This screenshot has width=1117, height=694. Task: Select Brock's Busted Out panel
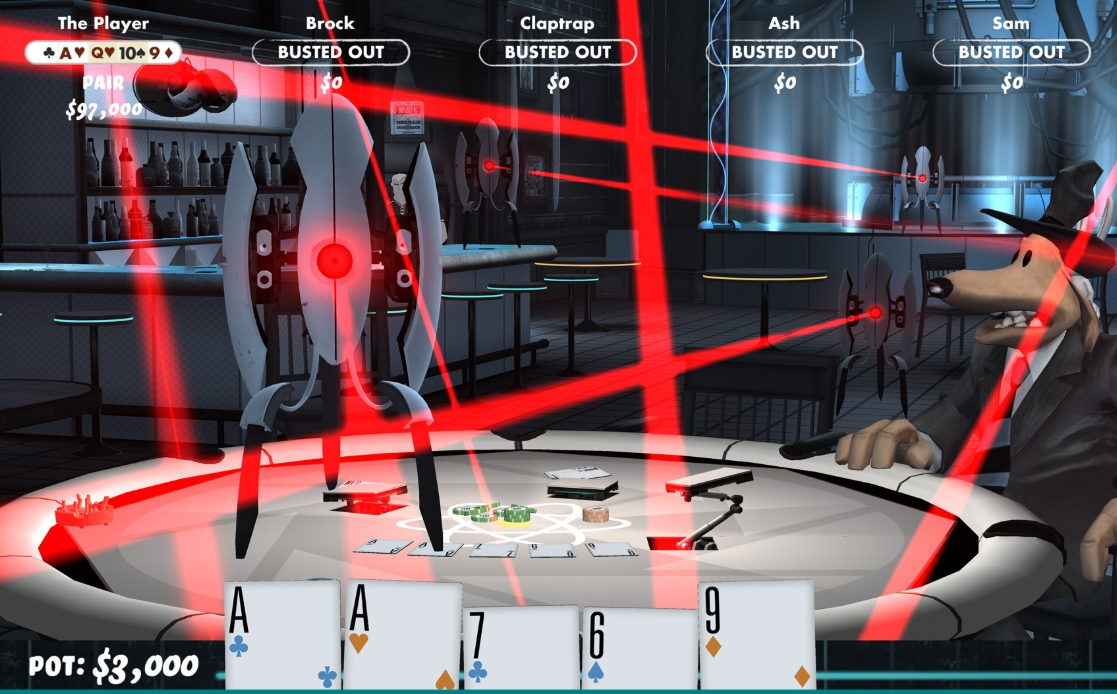(x=331, y=52)
